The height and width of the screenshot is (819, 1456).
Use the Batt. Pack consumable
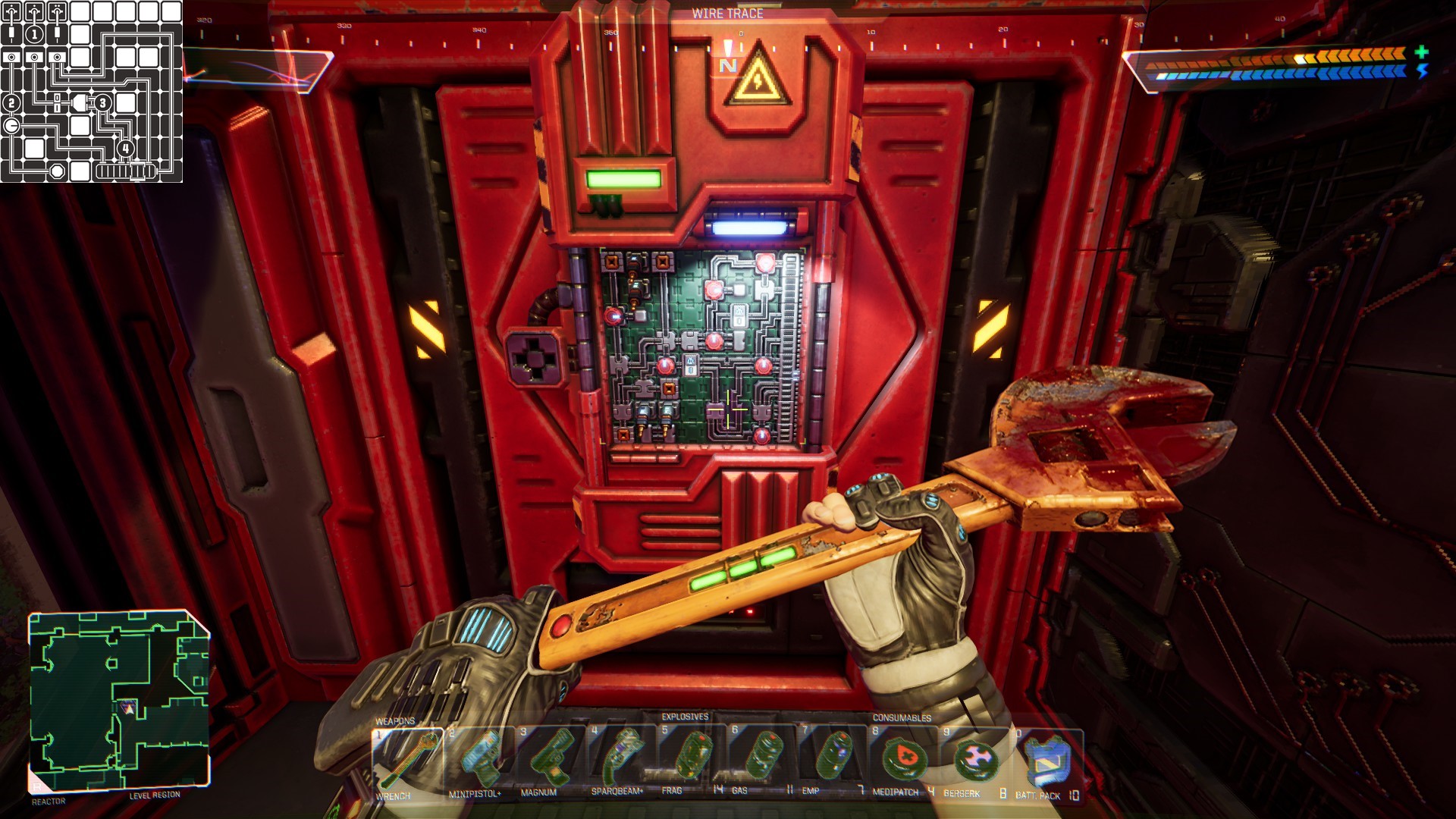[1046, 761]
